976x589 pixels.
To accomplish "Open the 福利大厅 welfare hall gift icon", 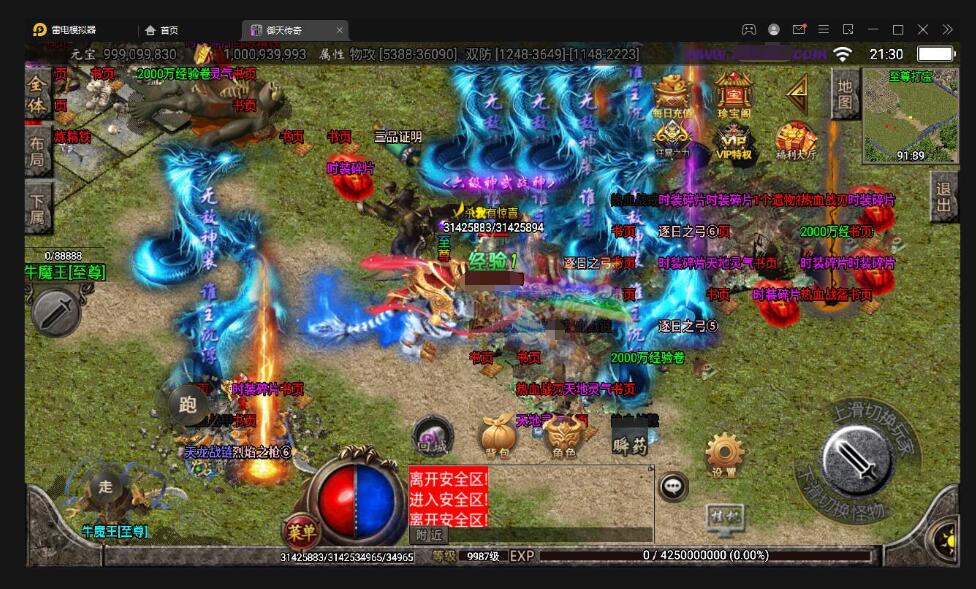I will [796, 141].
